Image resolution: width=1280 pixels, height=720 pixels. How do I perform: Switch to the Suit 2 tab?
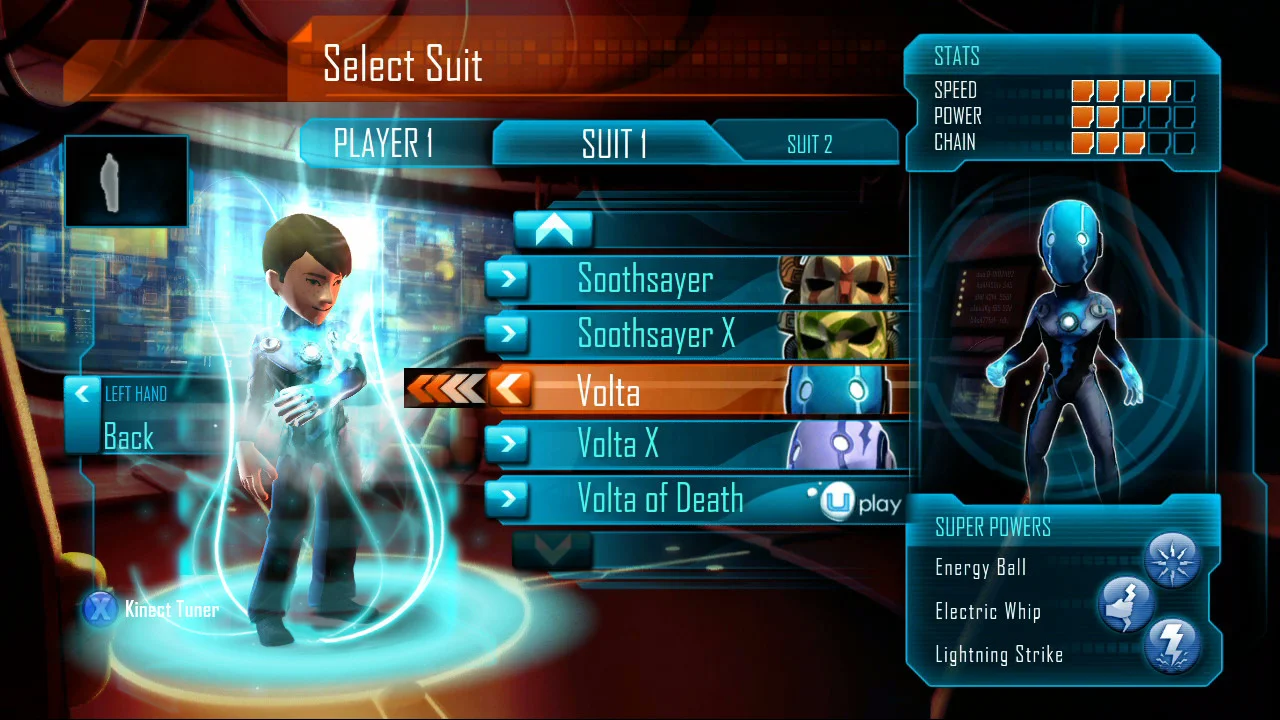pos(809,144)
